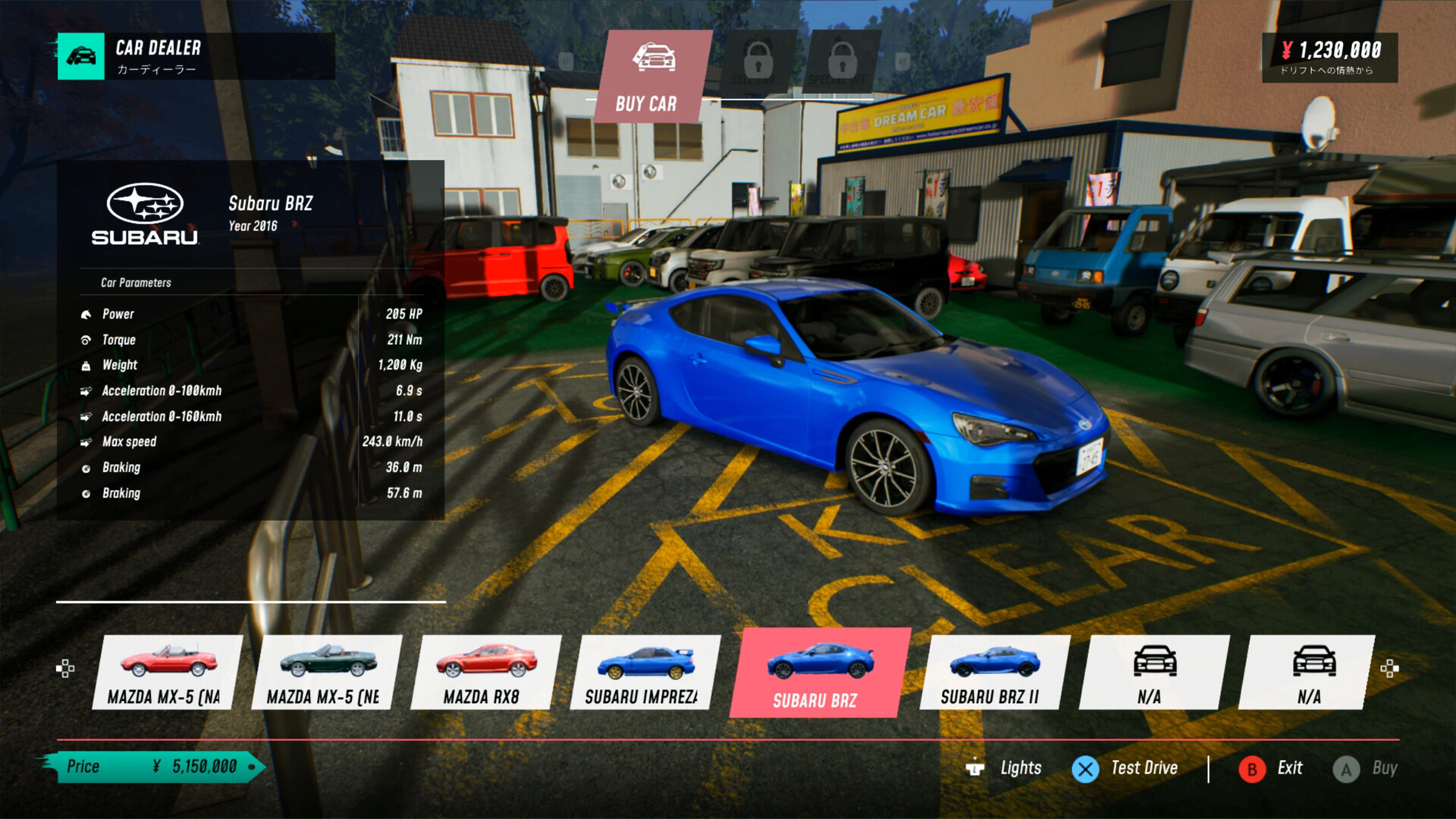Select the Mazda RX8 thumbnail
1456x819 pixels.
tap(485, 672)
